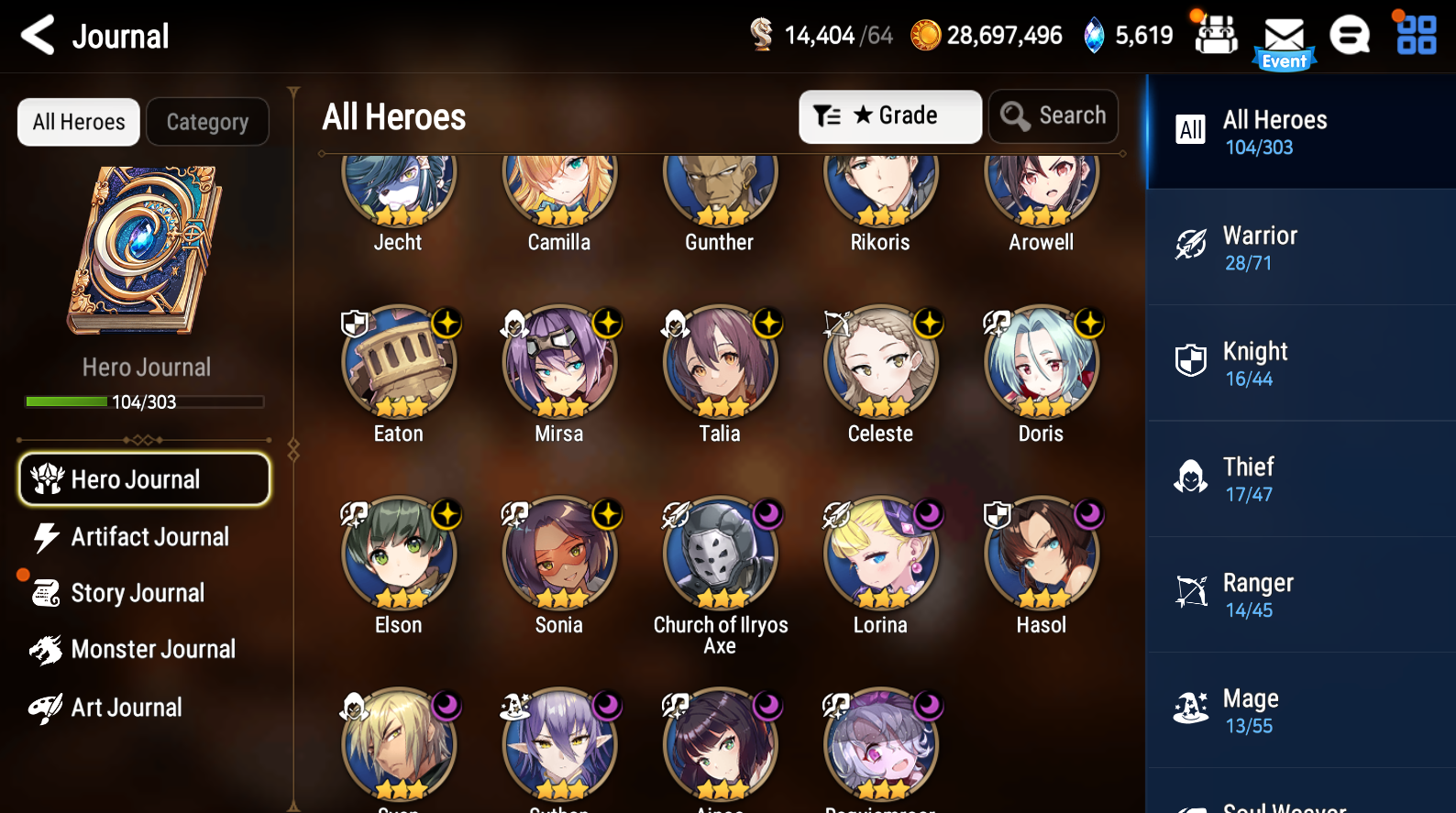Image resolution: width=1456 pixels, height=813 pixels.
Task: Open the Art Journal section
Action: (127, 707)
